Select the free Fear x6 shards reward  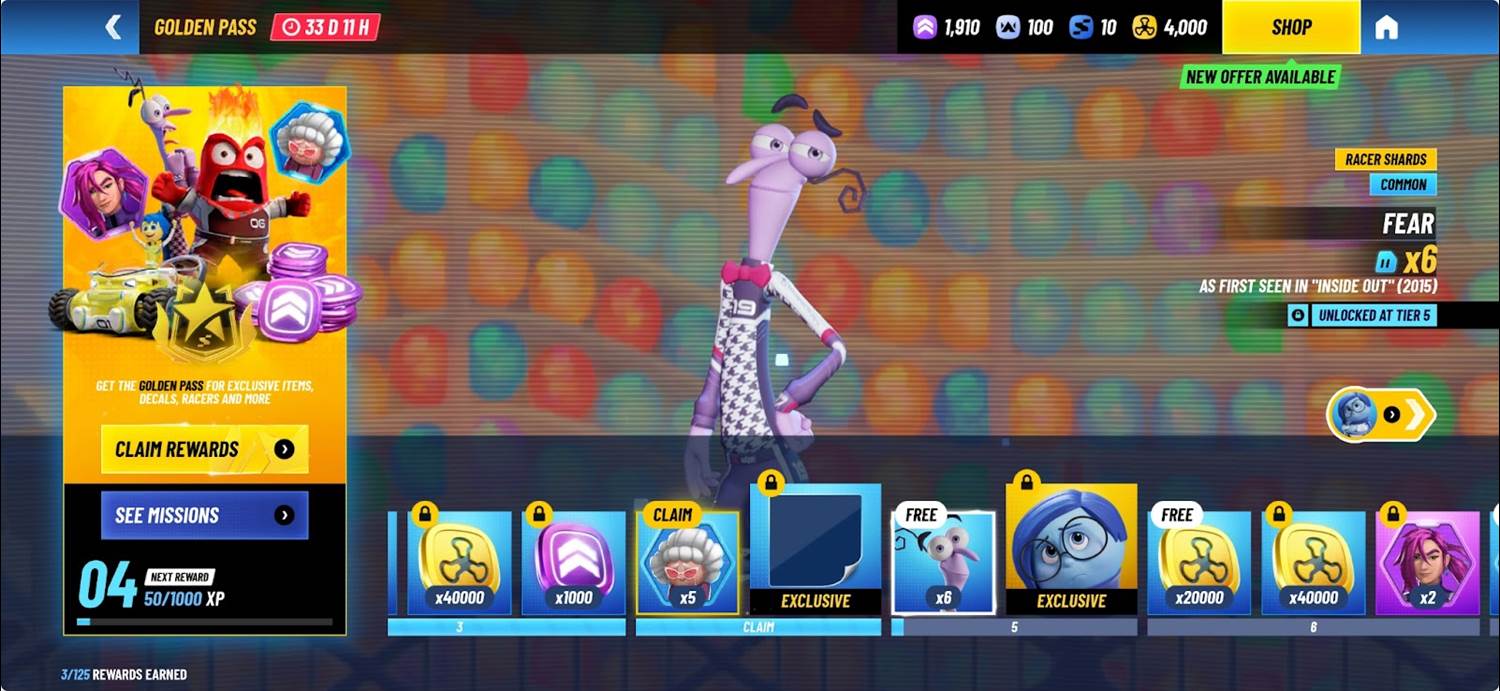(x=943, y=562)
